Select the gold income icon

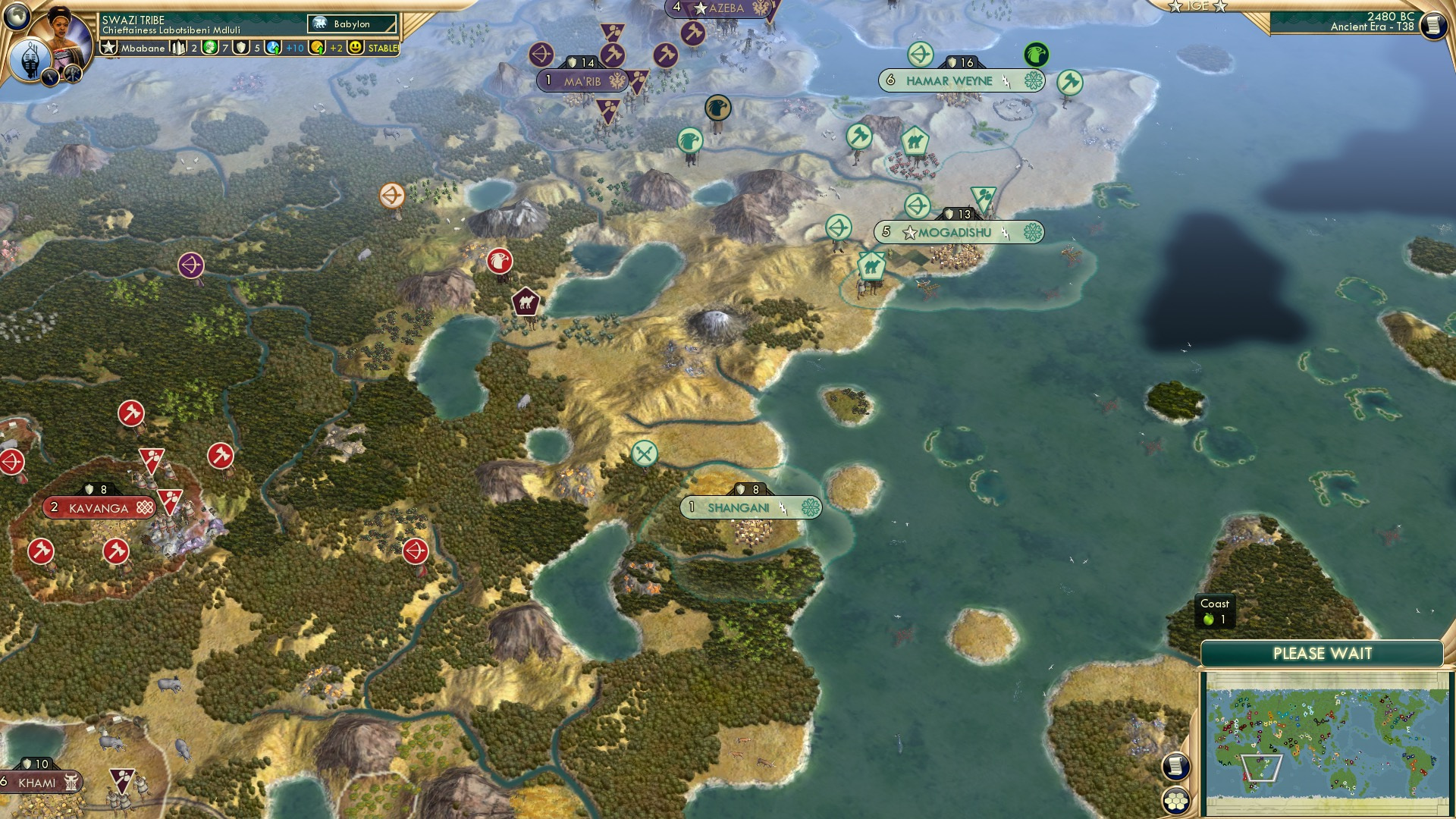pyautogui.click(x=317, y=47)
